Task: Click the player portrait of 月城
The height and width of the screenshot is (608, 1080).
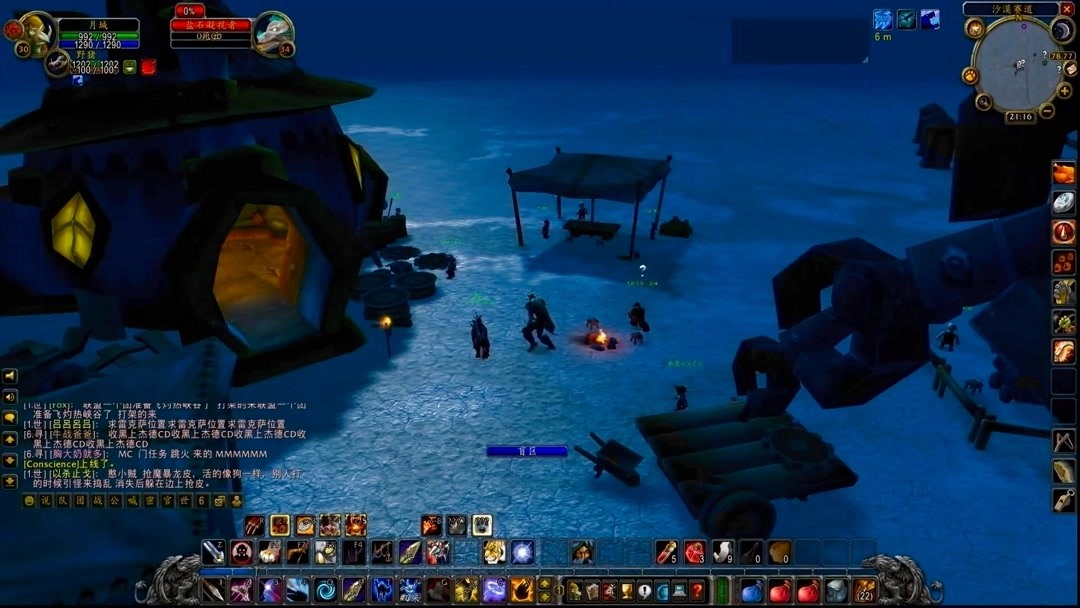Action: coord(36,30)
